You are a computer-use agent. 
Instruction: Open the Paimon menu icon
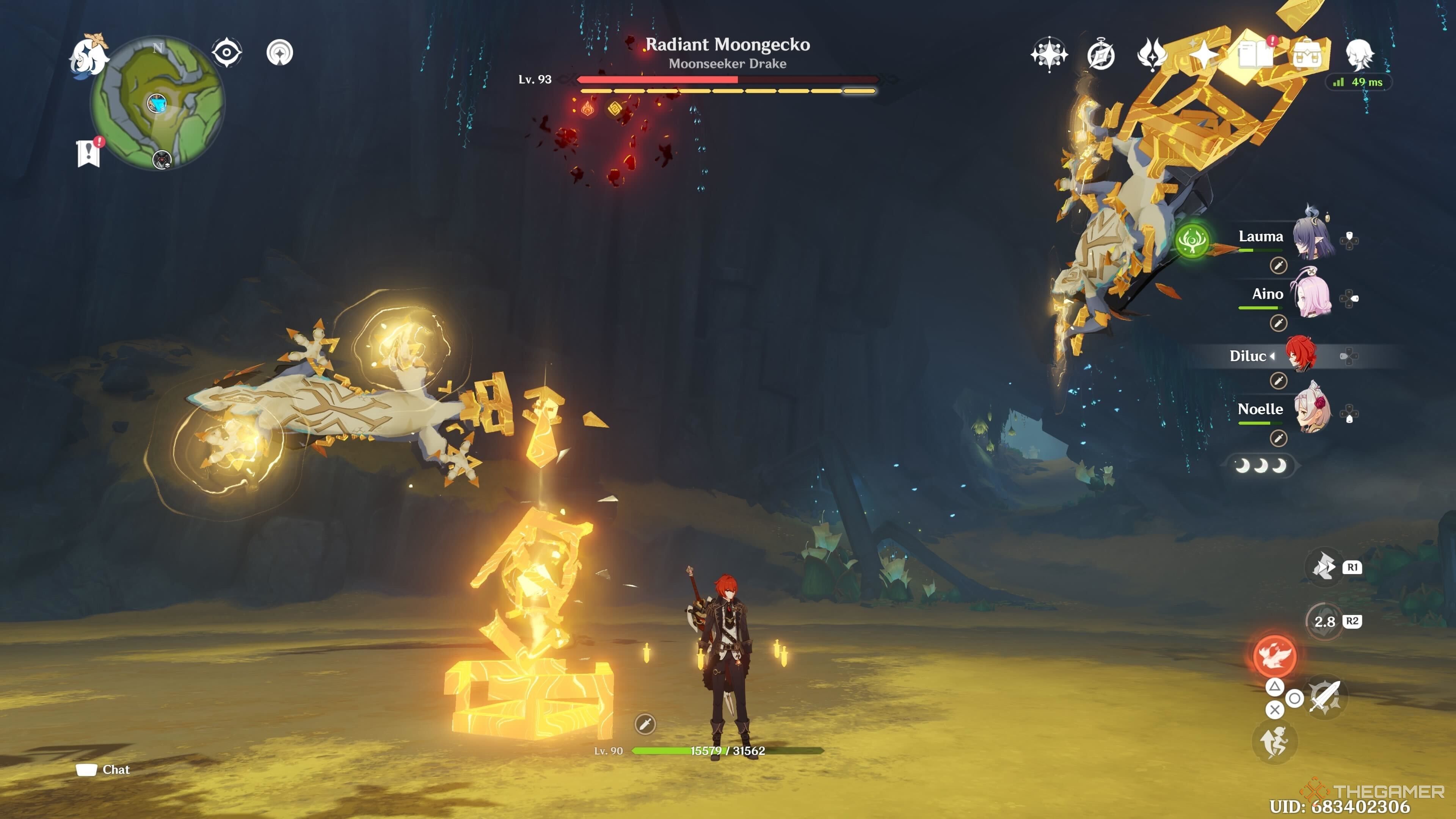(x=89, y=55)
